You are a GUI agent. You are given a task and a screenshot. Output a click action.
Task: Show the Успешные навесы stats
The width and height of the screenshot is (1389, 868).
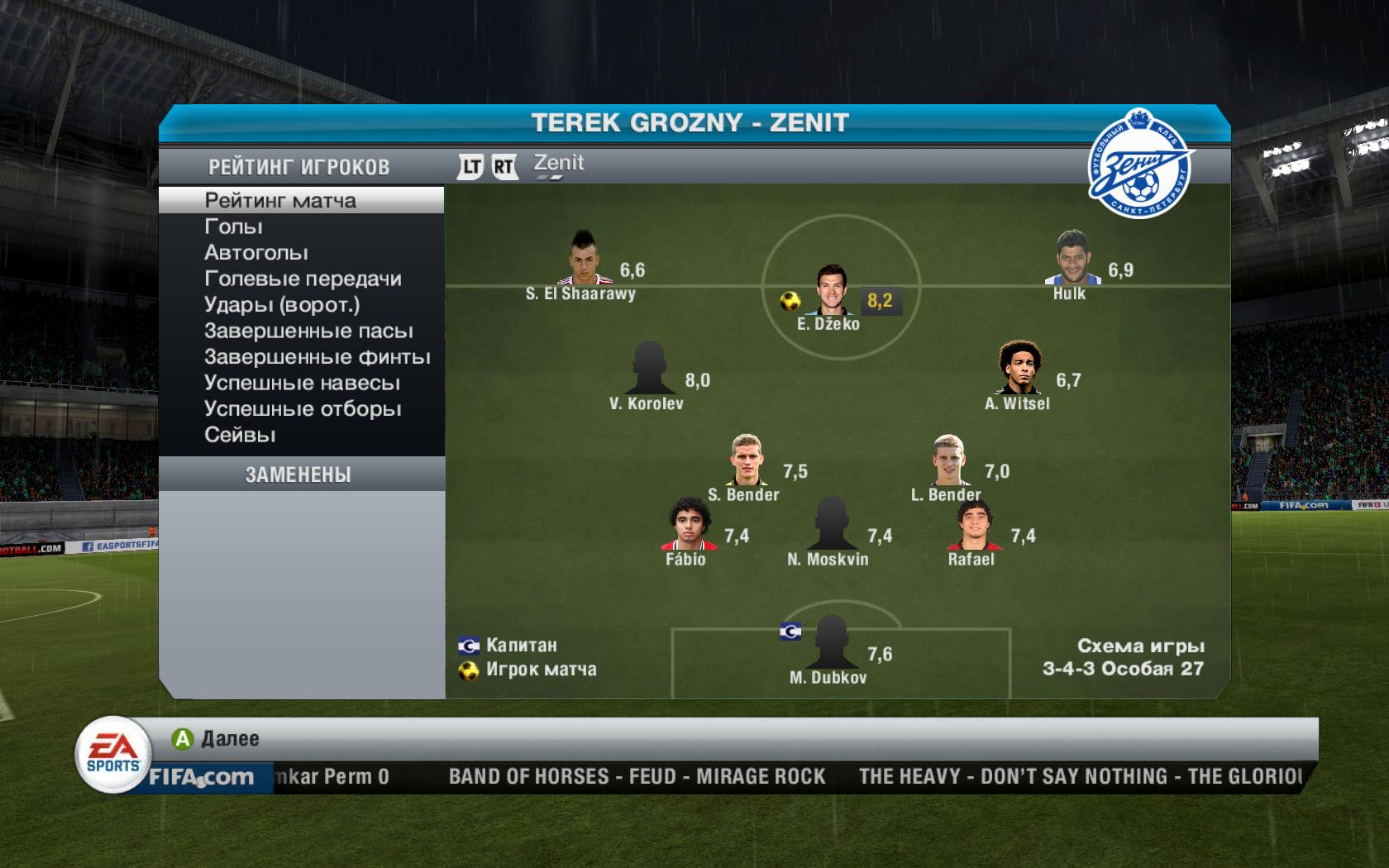(302, 384)
